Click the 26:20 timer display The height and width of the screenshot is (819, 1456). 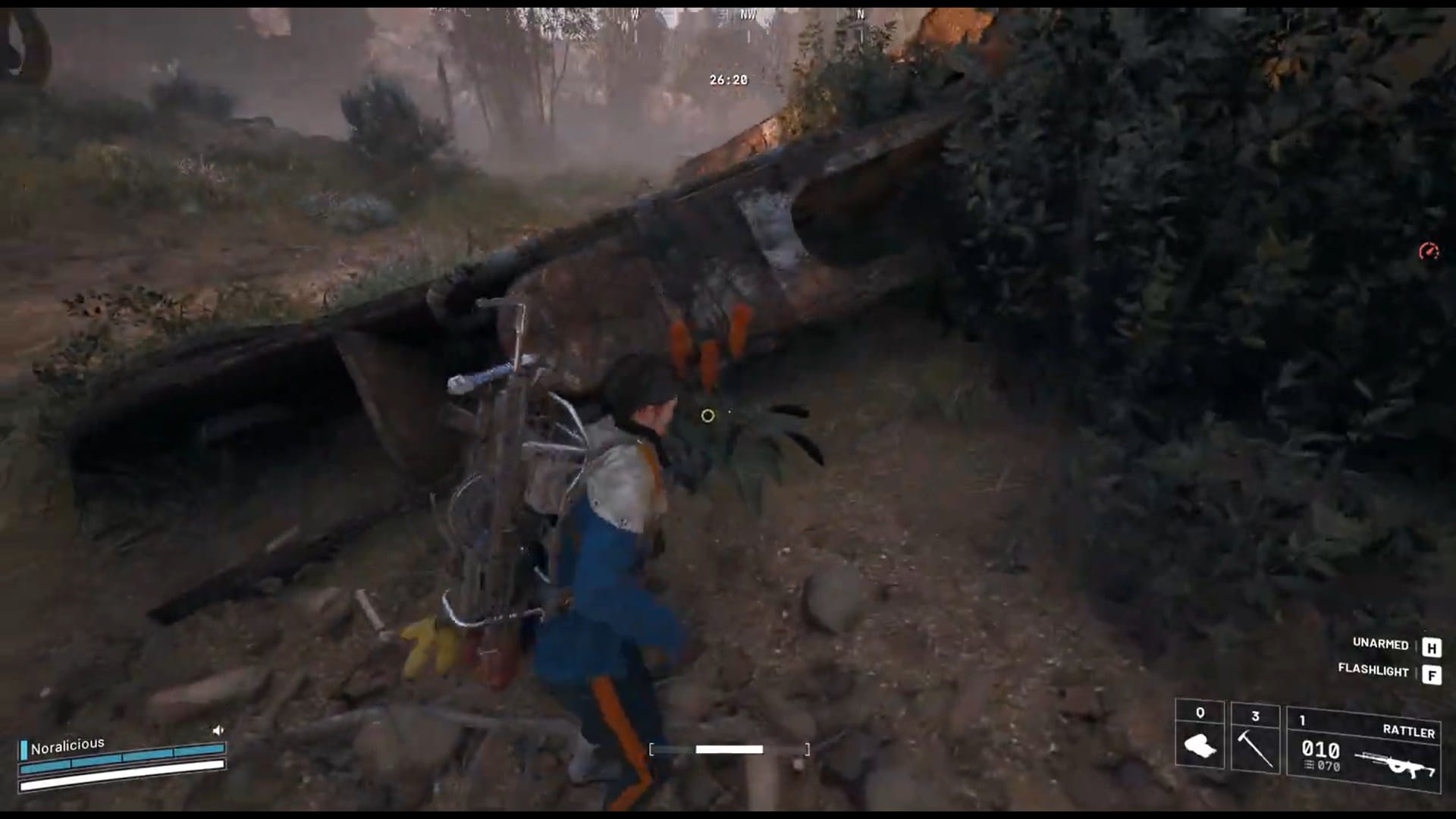coord(727,77)
